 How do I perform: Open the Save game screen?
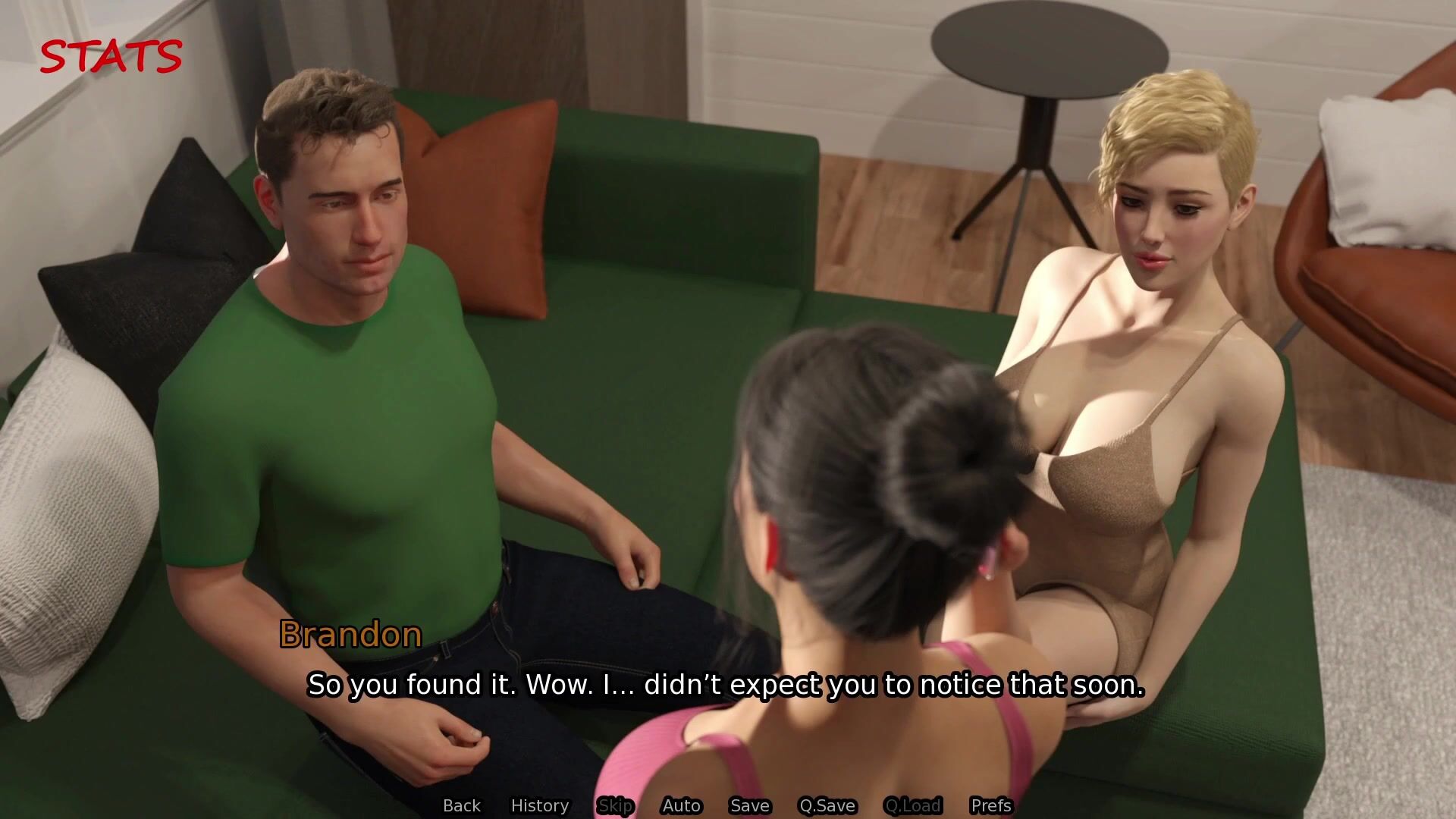750,805
